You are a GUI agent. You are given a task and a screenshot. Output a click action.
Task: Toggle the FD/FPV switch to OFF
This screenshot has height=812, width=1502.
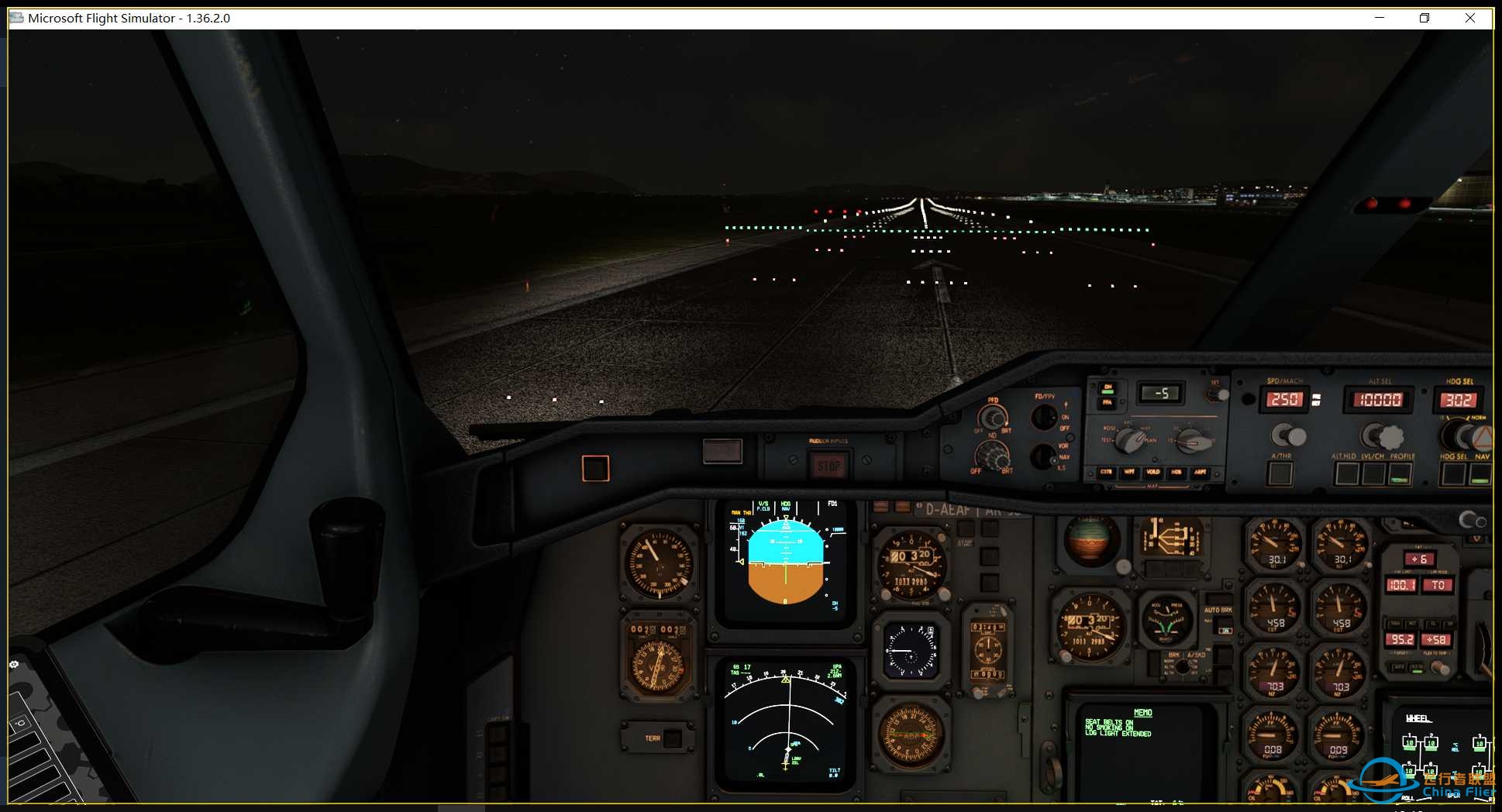tap(1042, 418)
